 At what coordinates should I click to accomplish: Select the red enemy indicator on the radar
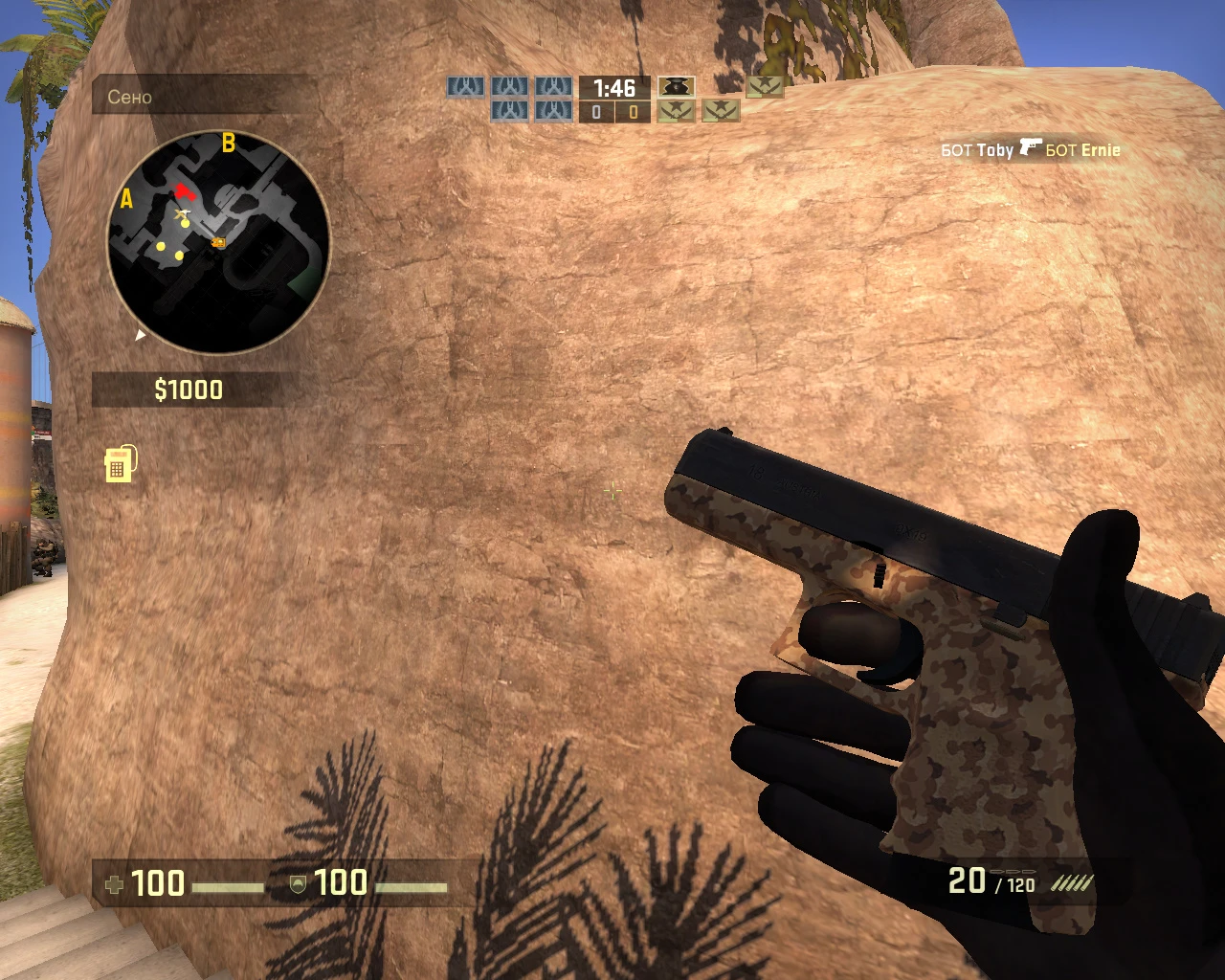183,191
